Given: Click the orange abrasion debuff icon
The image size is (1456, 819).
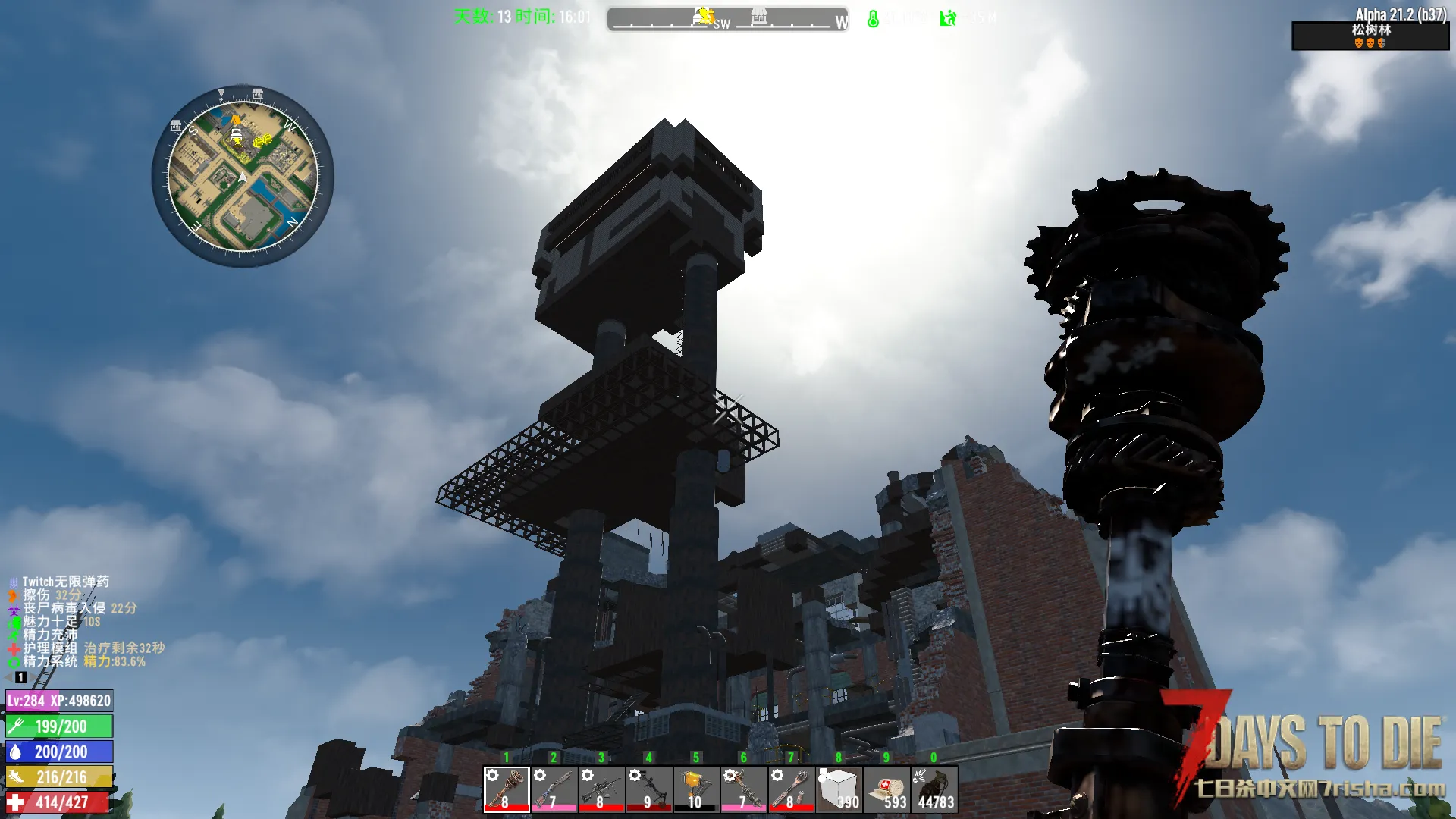Looking at the screenshot, I should pyautogui.click(x=13, y=595).
